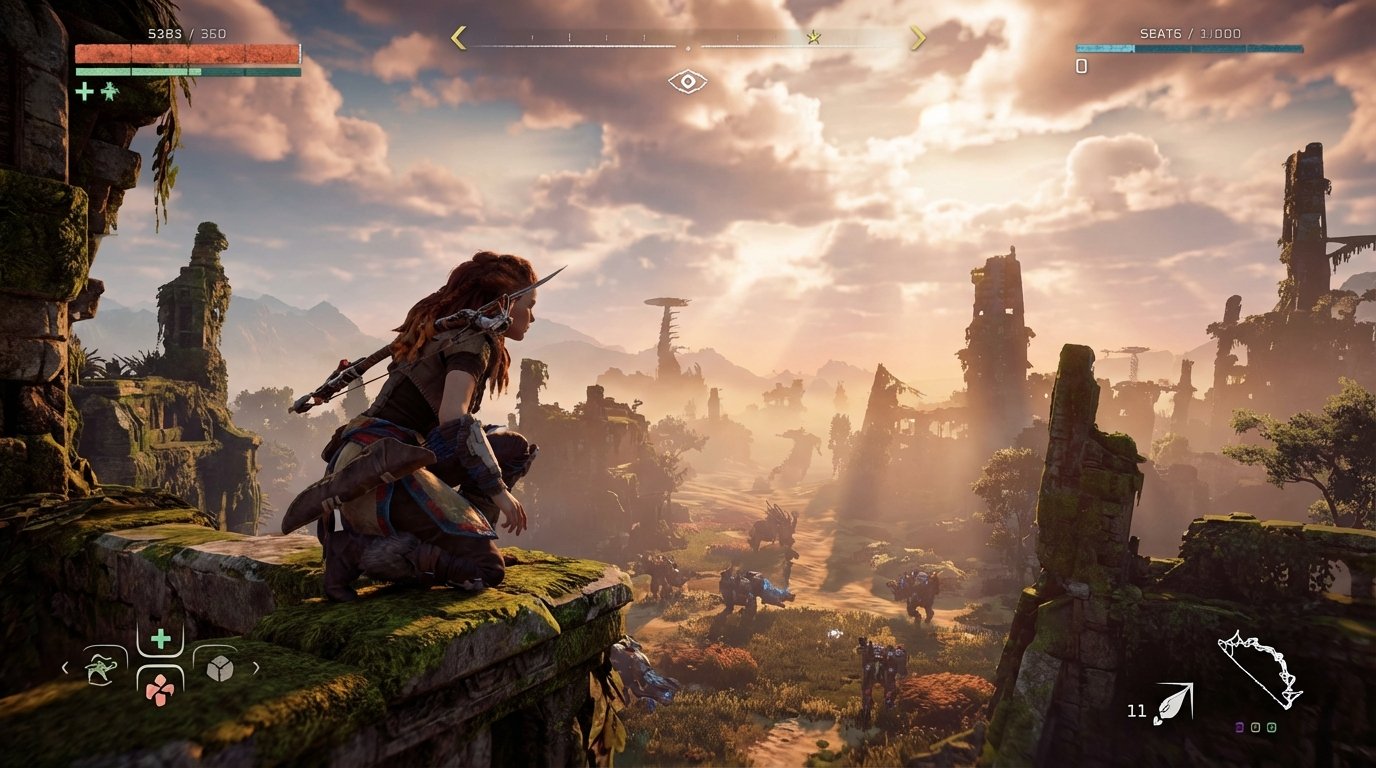Choose the green creature item slot

(101, 667)
